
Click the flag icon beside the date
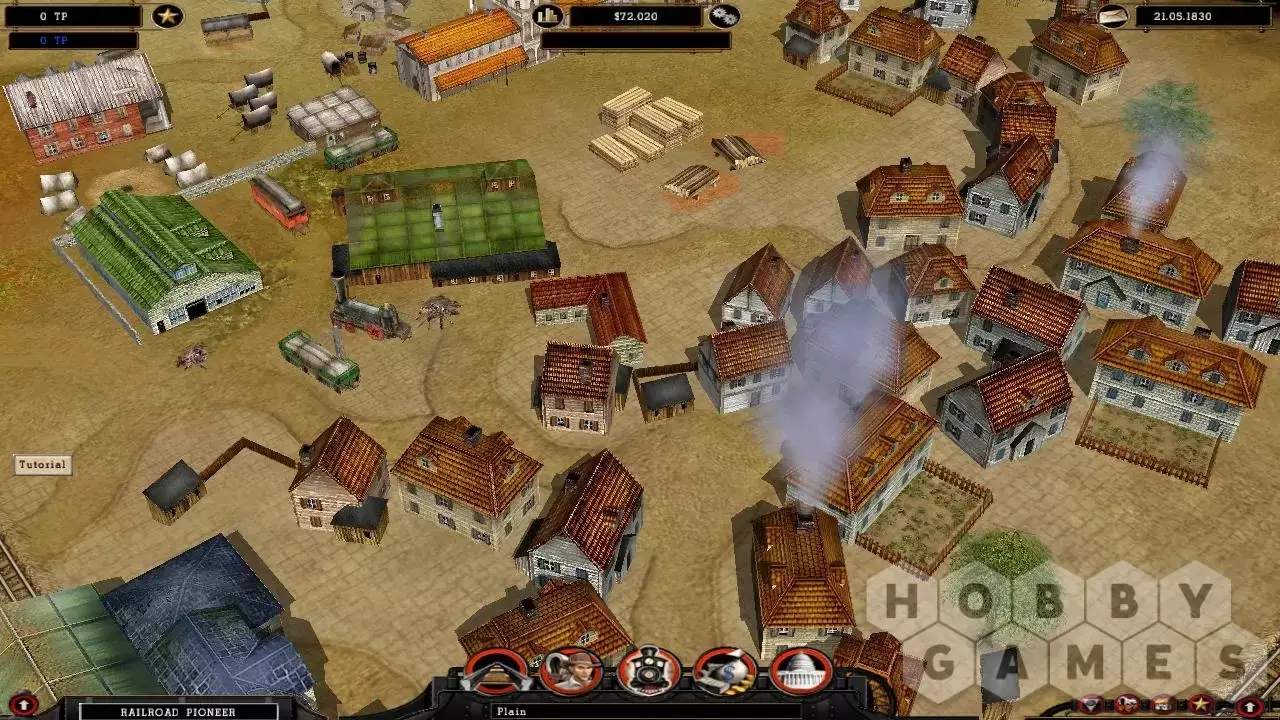tap(1112, 16)
